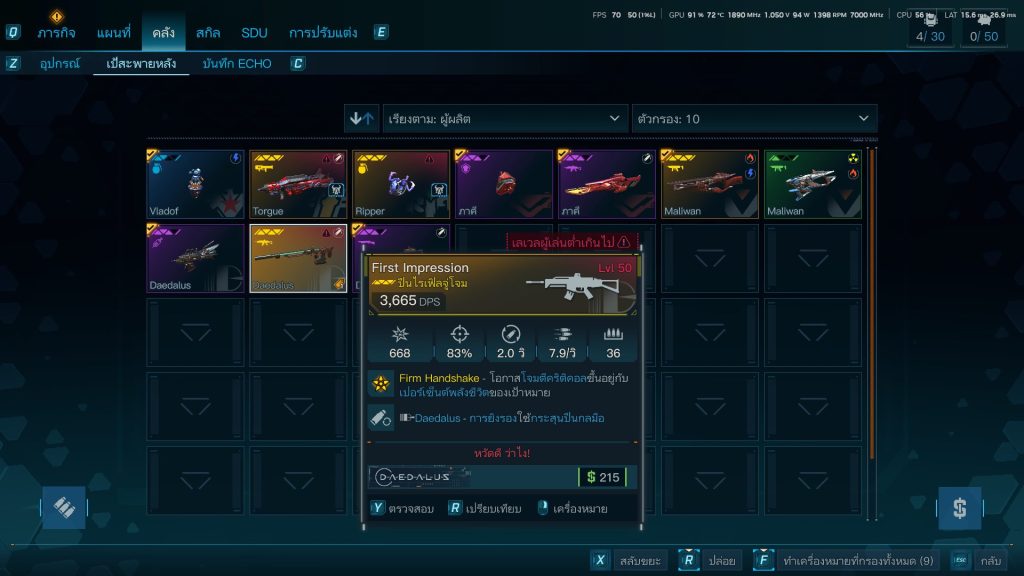This screenshot has height=576, width=1024.
Task: Show the บันทึก ECHO logs sub-tab
Action: coord(236,64)
